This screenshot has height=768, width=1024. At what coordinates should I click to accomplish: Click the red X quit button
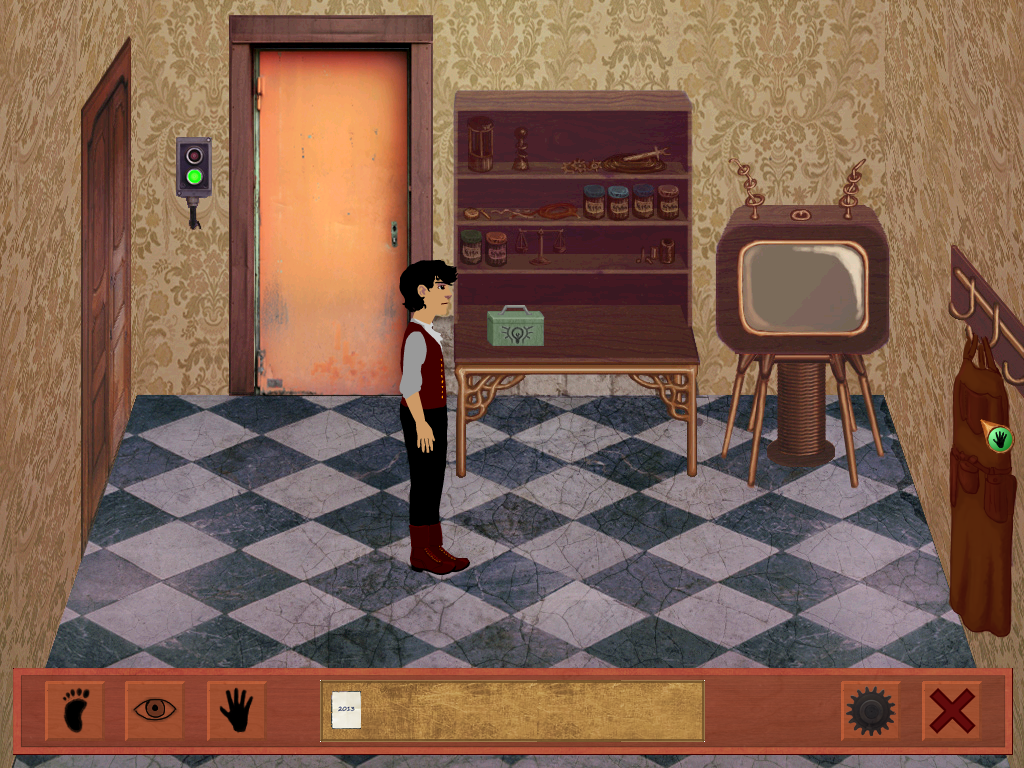(951, 711)
